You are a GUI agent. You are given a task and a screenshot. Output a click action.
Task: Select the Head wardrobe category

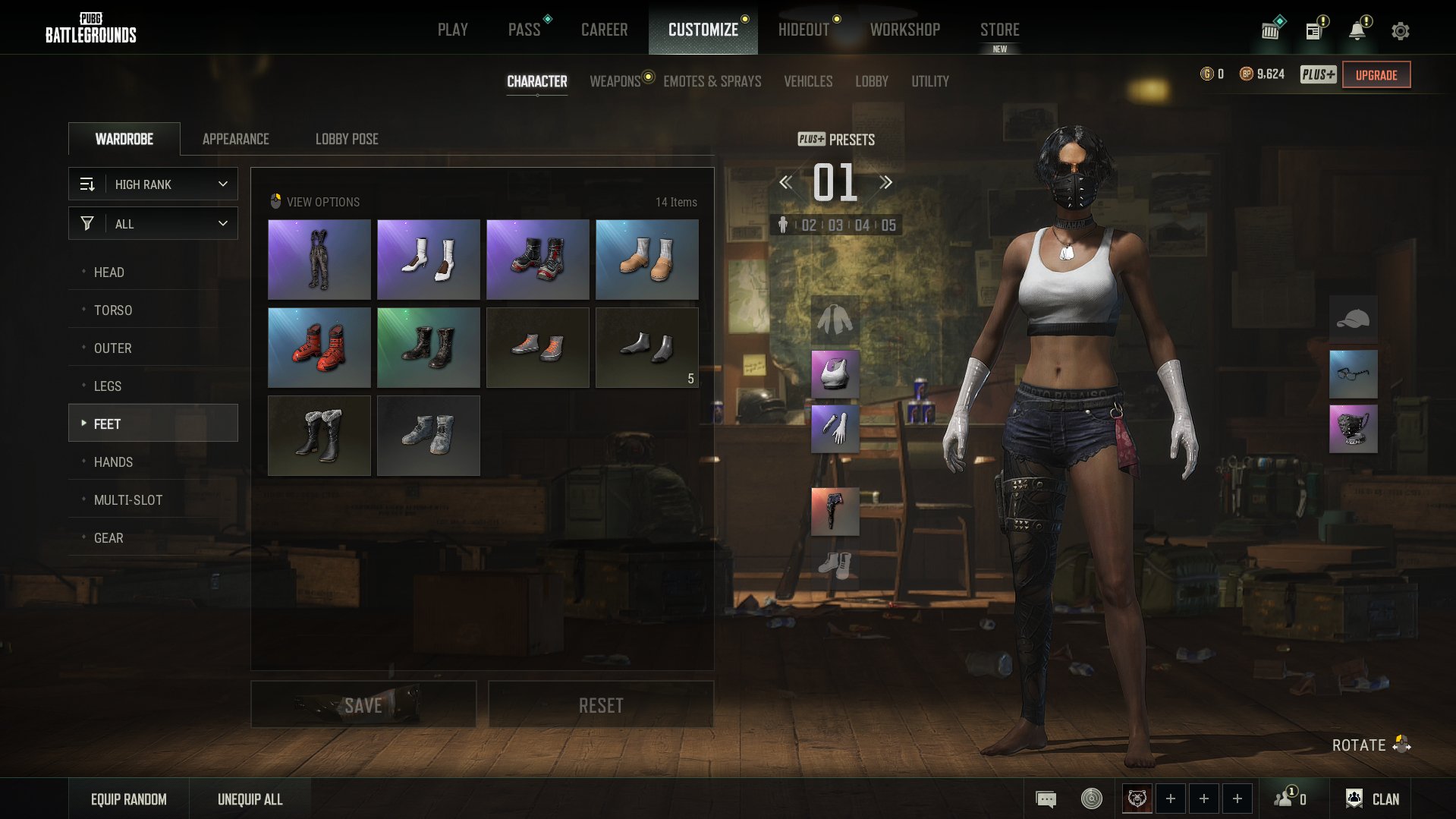[x=109, y=272]
